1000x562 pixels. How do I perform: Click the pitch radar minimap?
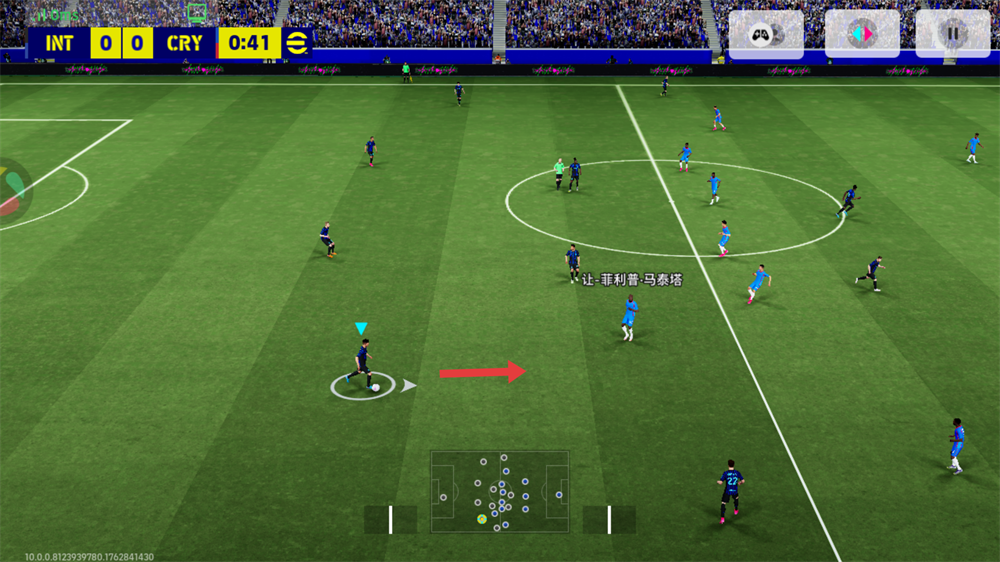pyautogui.click(x=500, y=492)
